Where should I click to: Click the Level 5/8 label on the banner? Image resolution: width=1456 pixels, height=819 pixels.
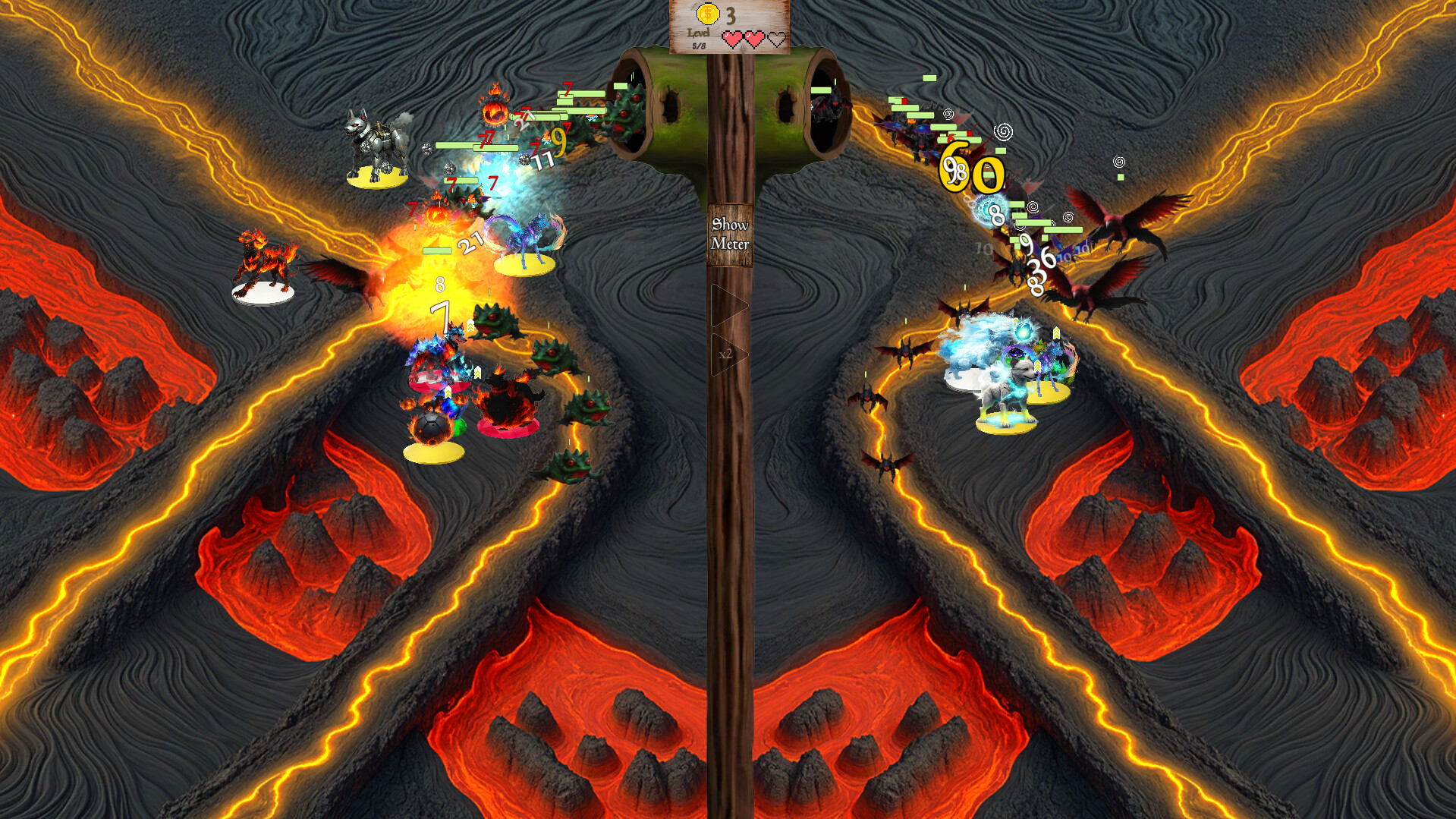699,40
